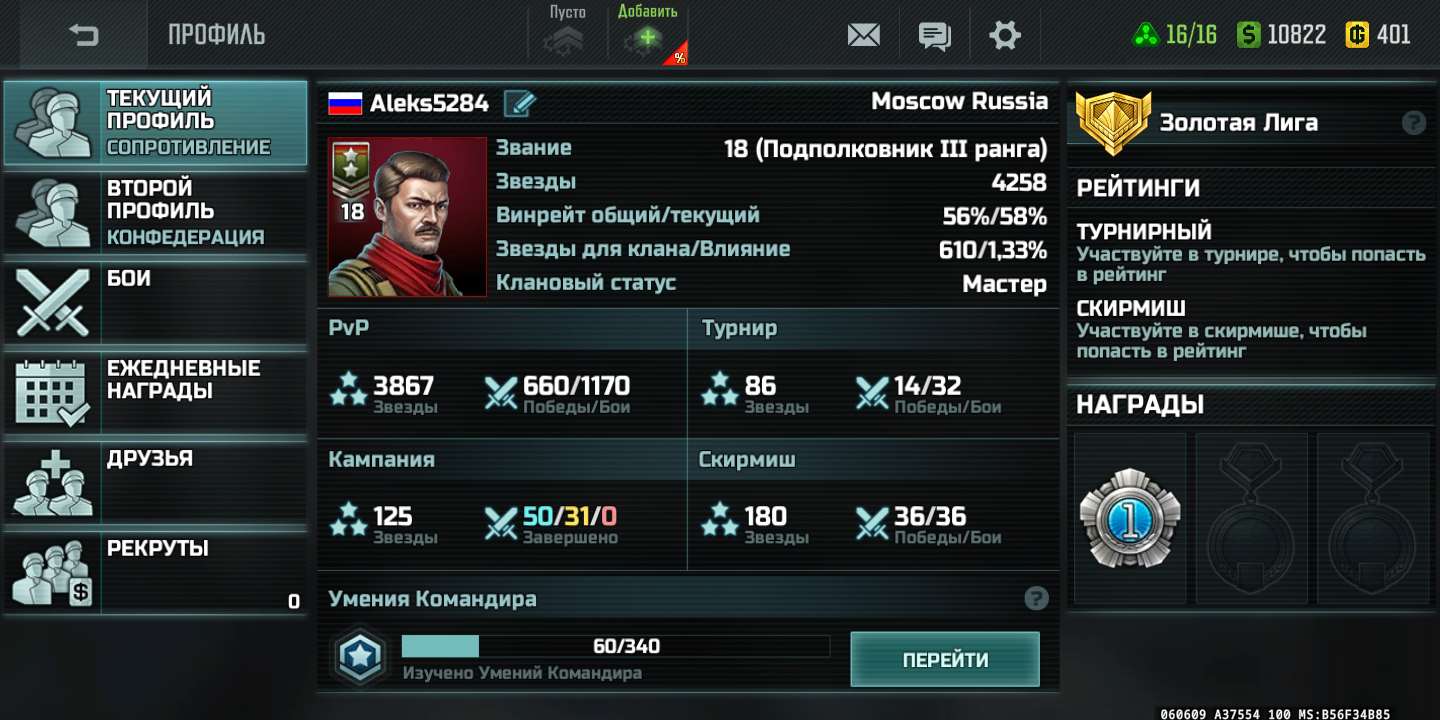The image size is (1440, 720).
Task: Open the chat messages panel
Action: pos(934,34)
